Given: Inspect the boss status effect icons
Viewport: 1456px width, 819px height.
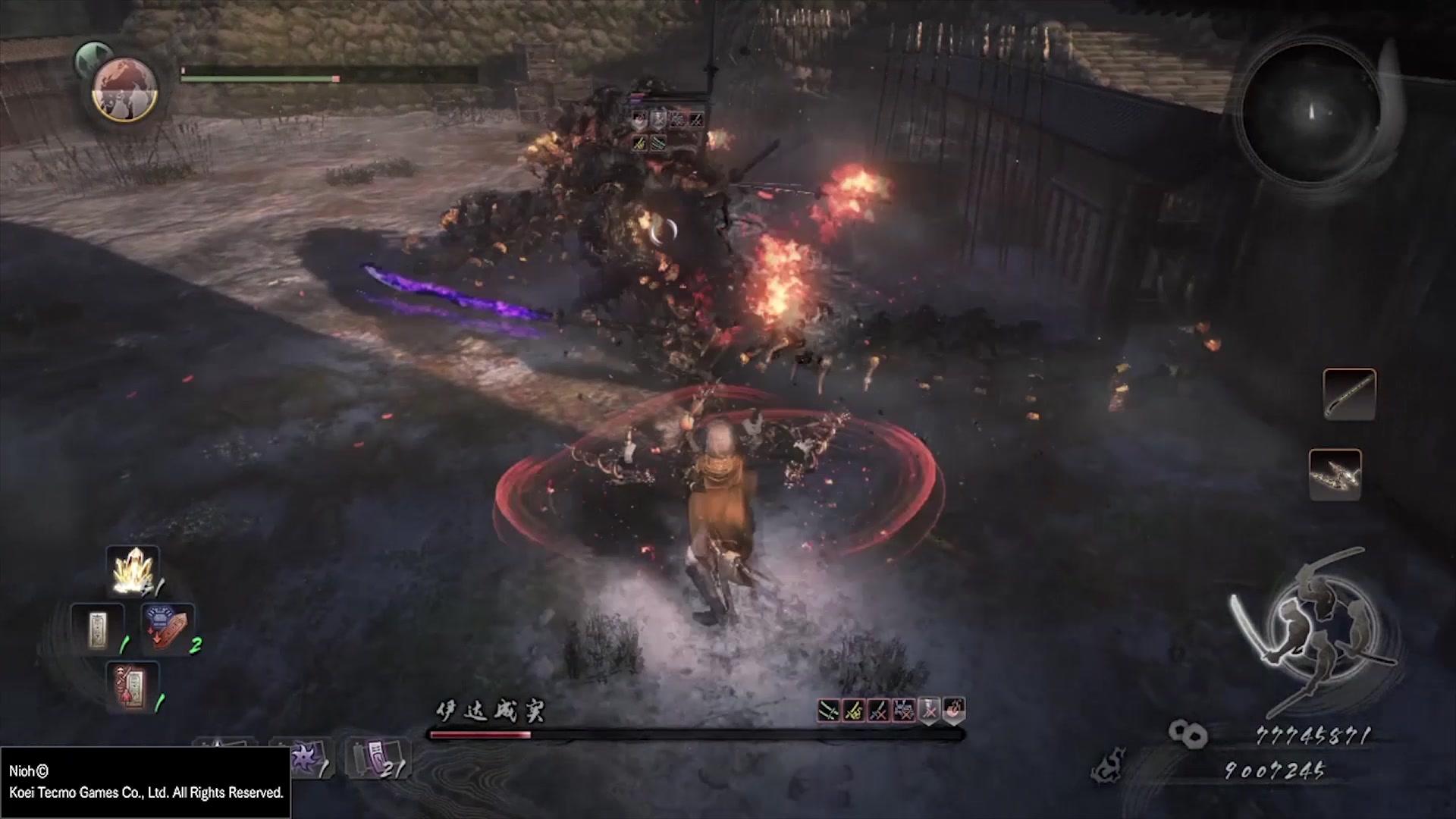Looking at the screenshot, I should tap(890, 711).
